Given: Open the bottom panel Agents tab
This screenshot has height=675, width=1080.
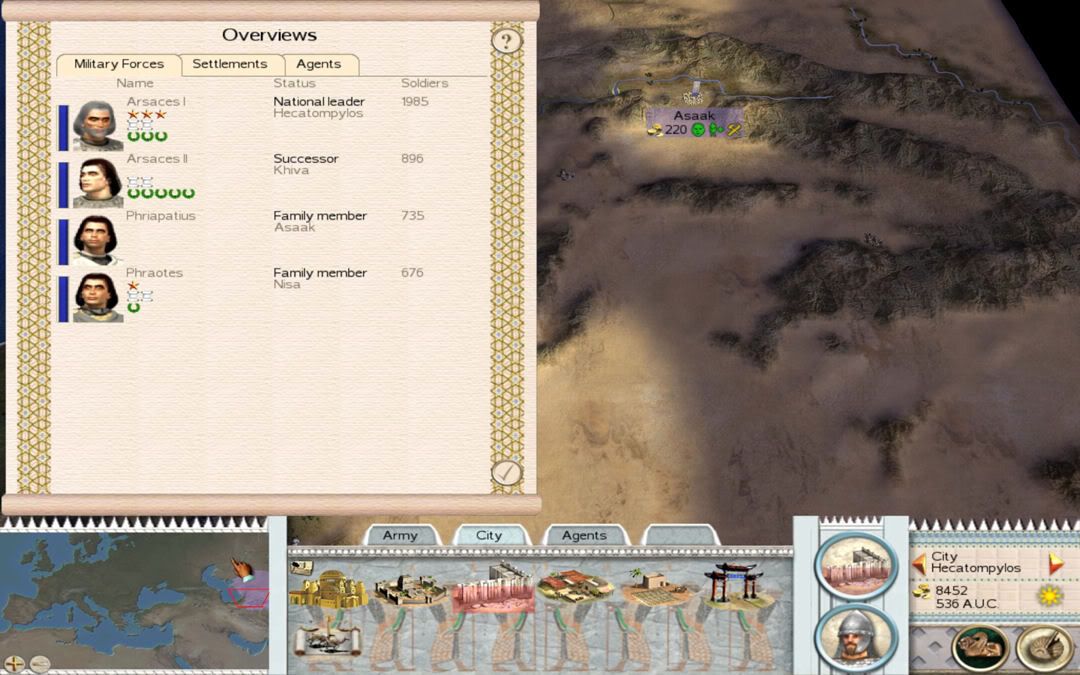Looking at the screenshot, I should (584, 536).
